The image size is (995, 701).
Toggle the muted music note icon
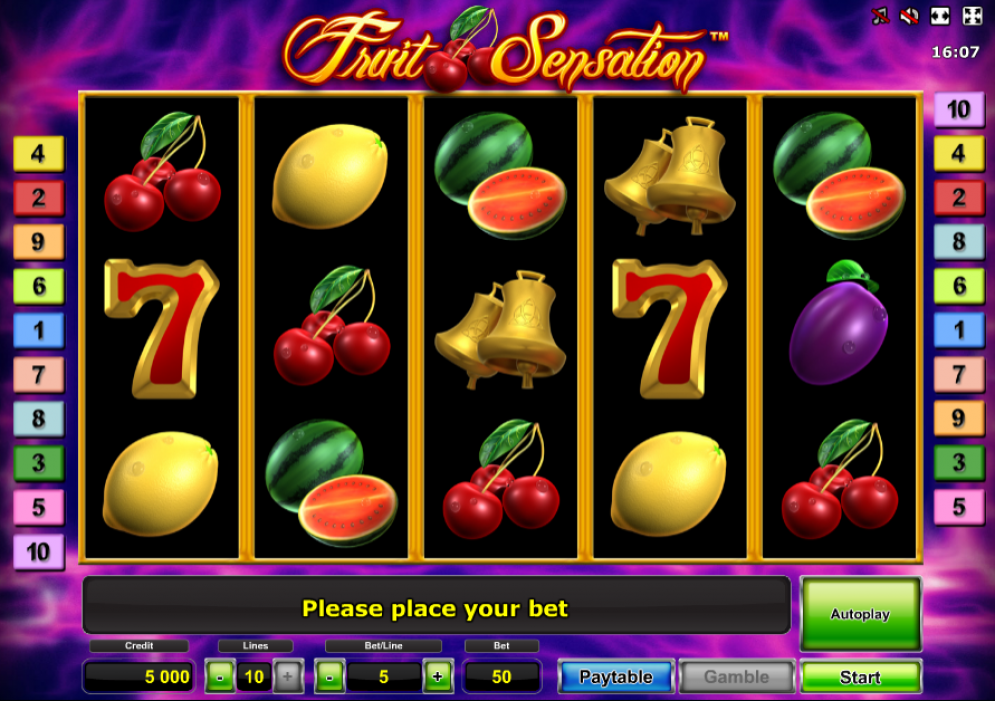881,16
